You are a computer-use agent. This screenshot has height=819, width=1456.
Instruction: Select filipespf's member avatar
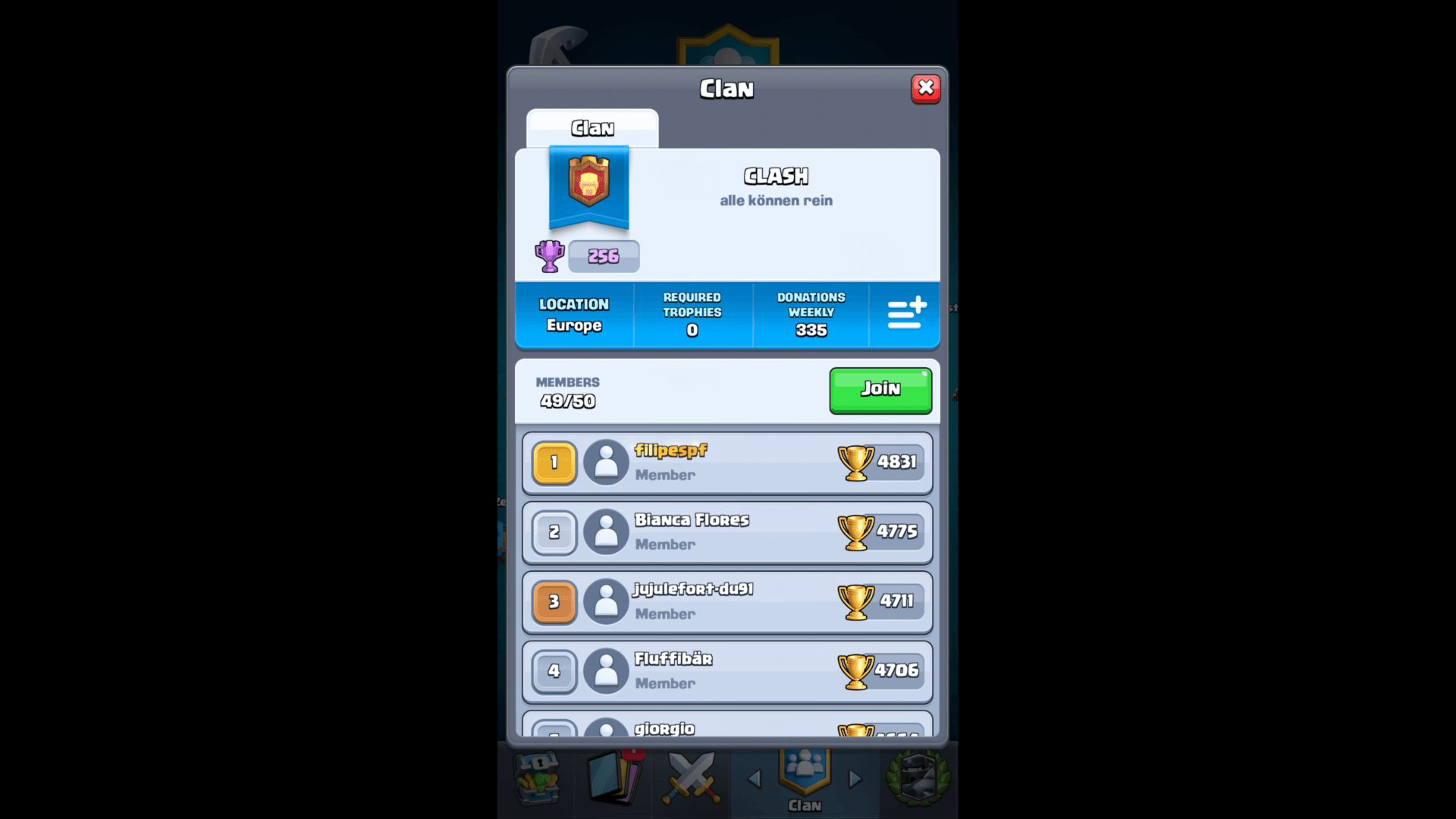(606, 463)
